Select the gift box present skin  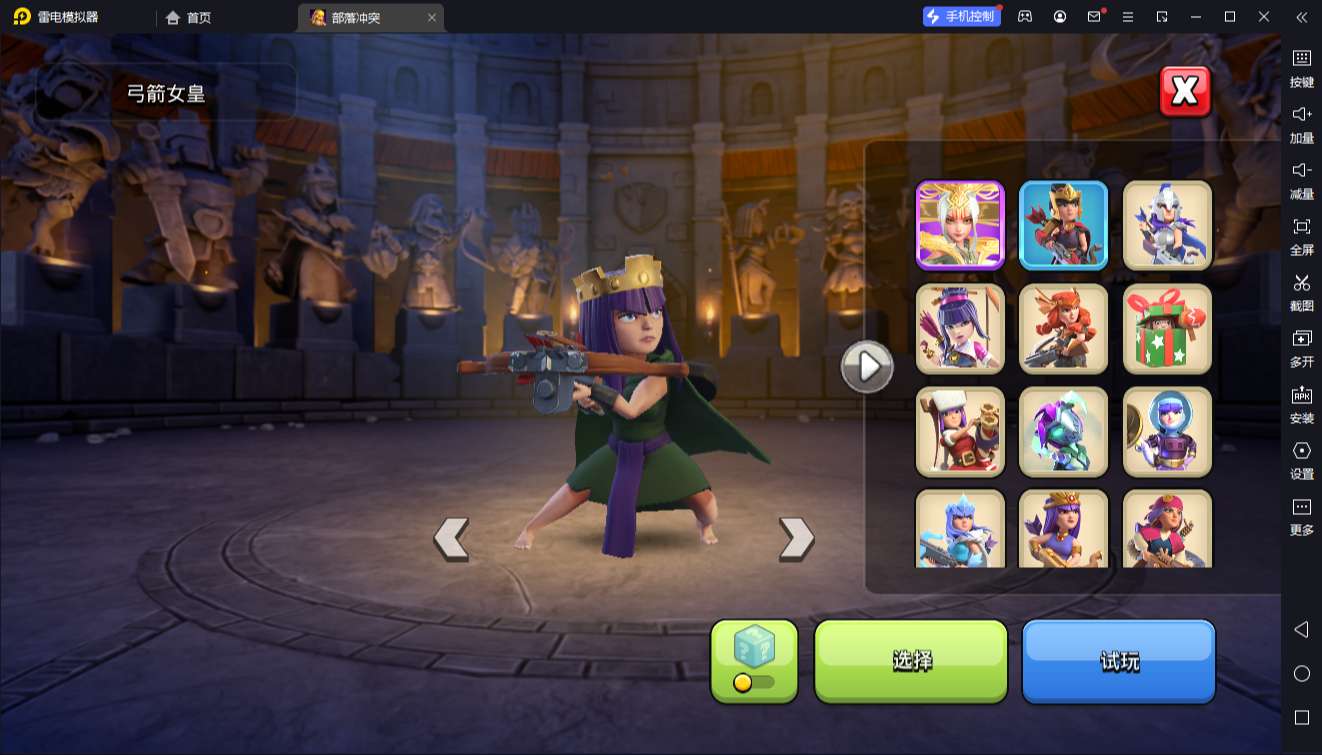click(1167, 329)
